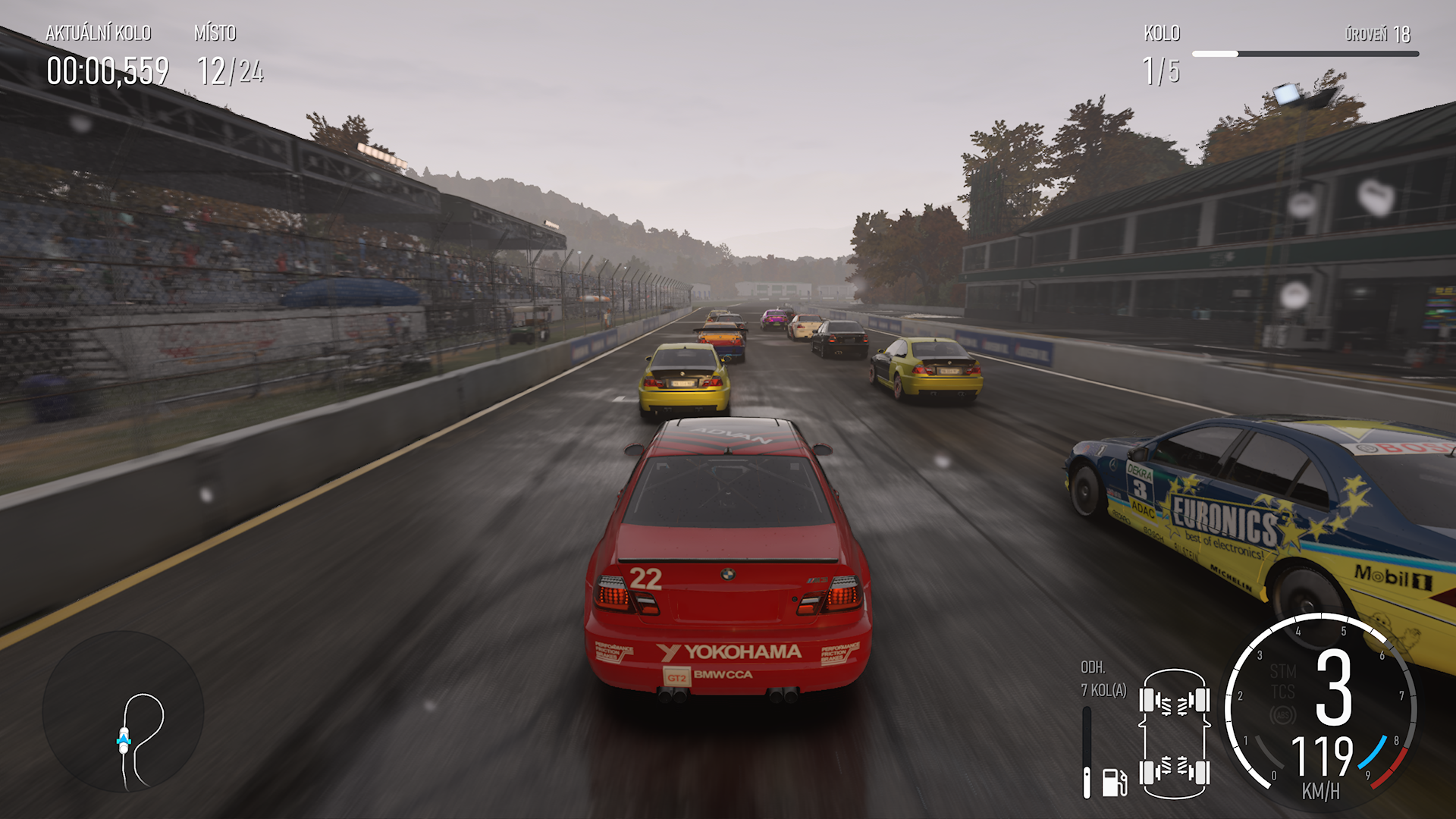Click the TCS indicator in the tachometer

coord(1282,692)
